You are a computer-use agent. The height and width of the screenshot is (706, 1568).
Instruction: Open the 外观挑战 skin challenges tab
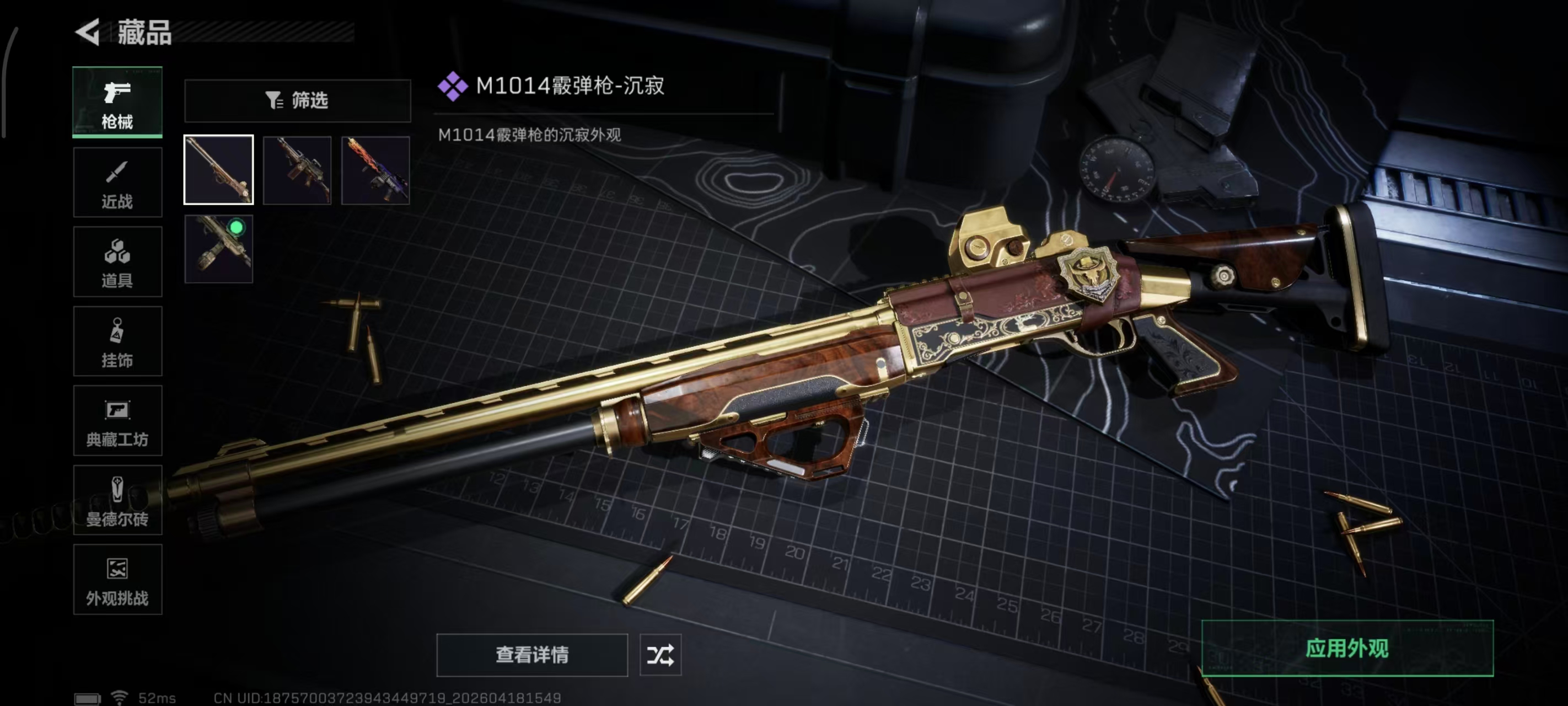[117, 579]
